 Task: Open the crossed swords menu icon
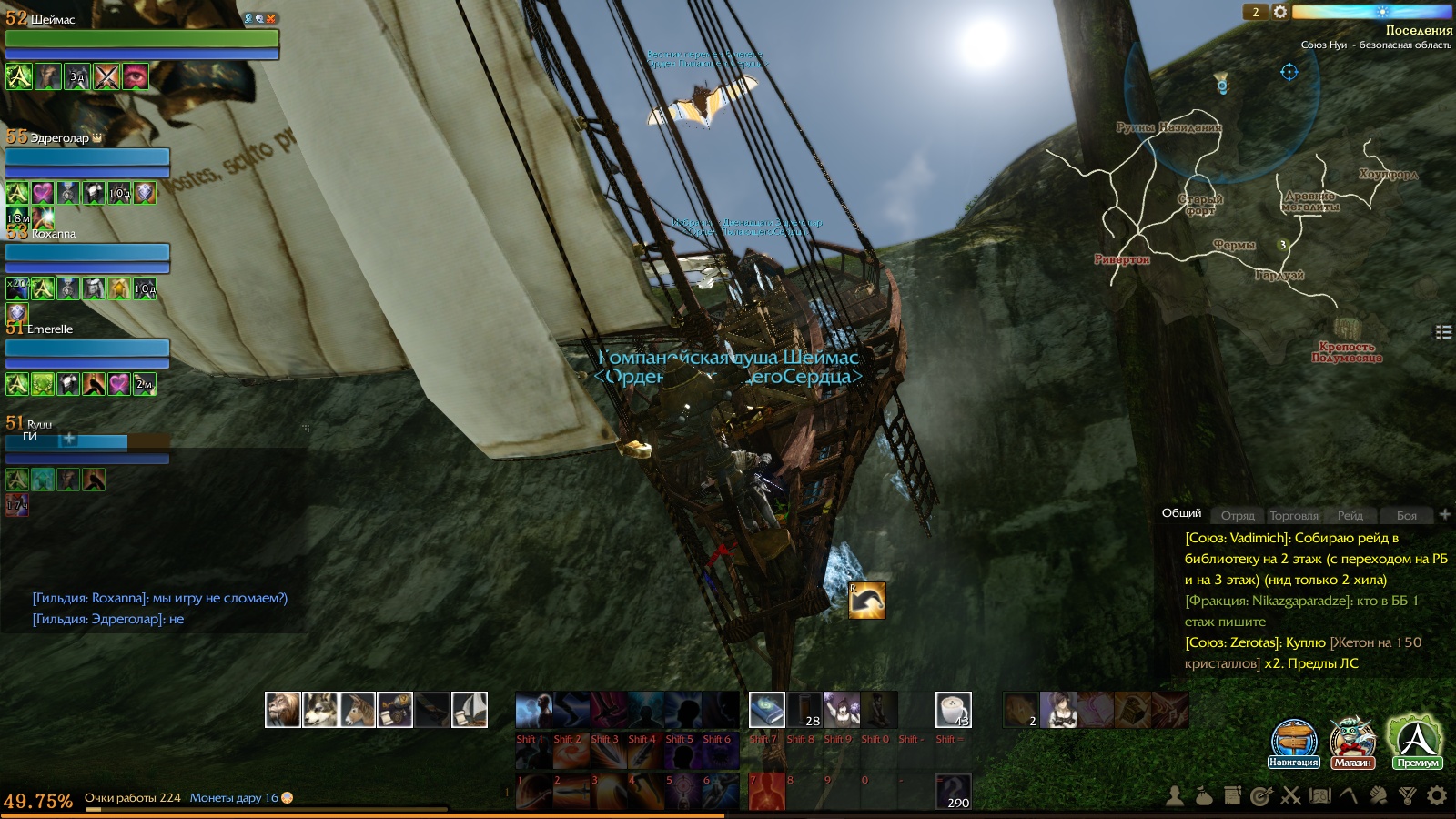coord(1290,796)
